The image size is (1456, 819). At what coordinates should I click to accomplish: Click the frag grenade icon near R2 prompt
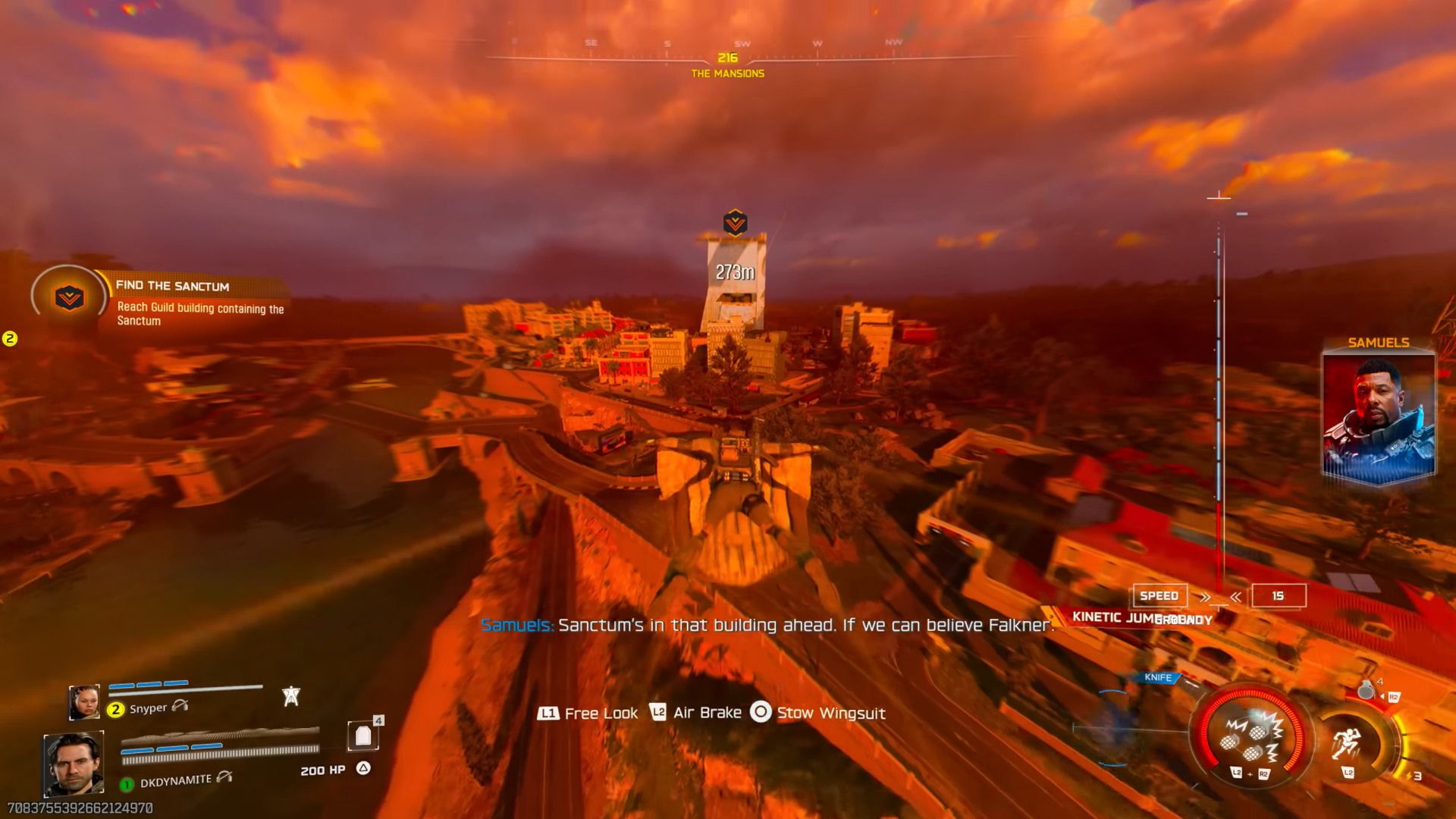[1367, 689]
